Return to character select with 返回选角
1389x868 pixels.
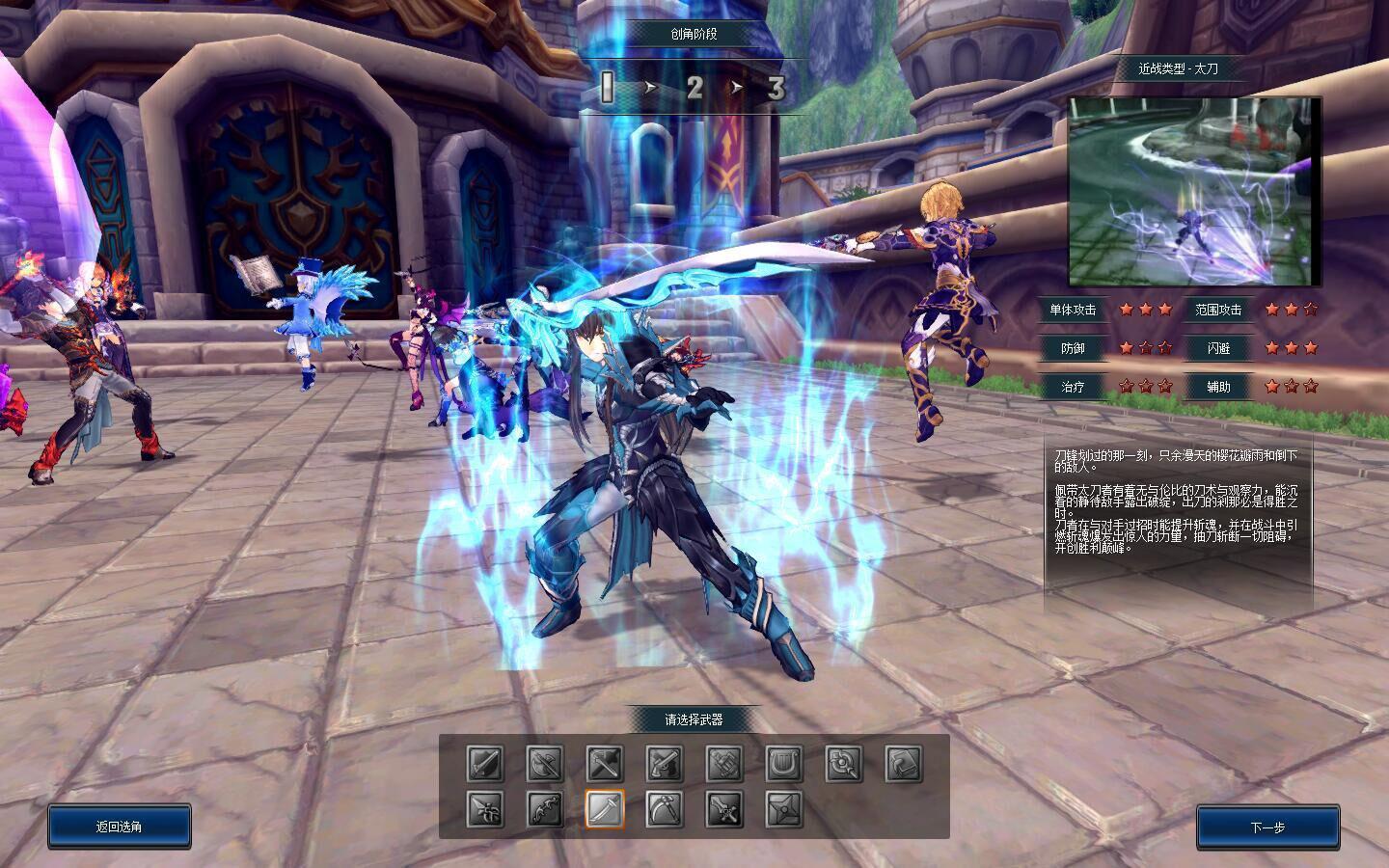click(120, 827)
